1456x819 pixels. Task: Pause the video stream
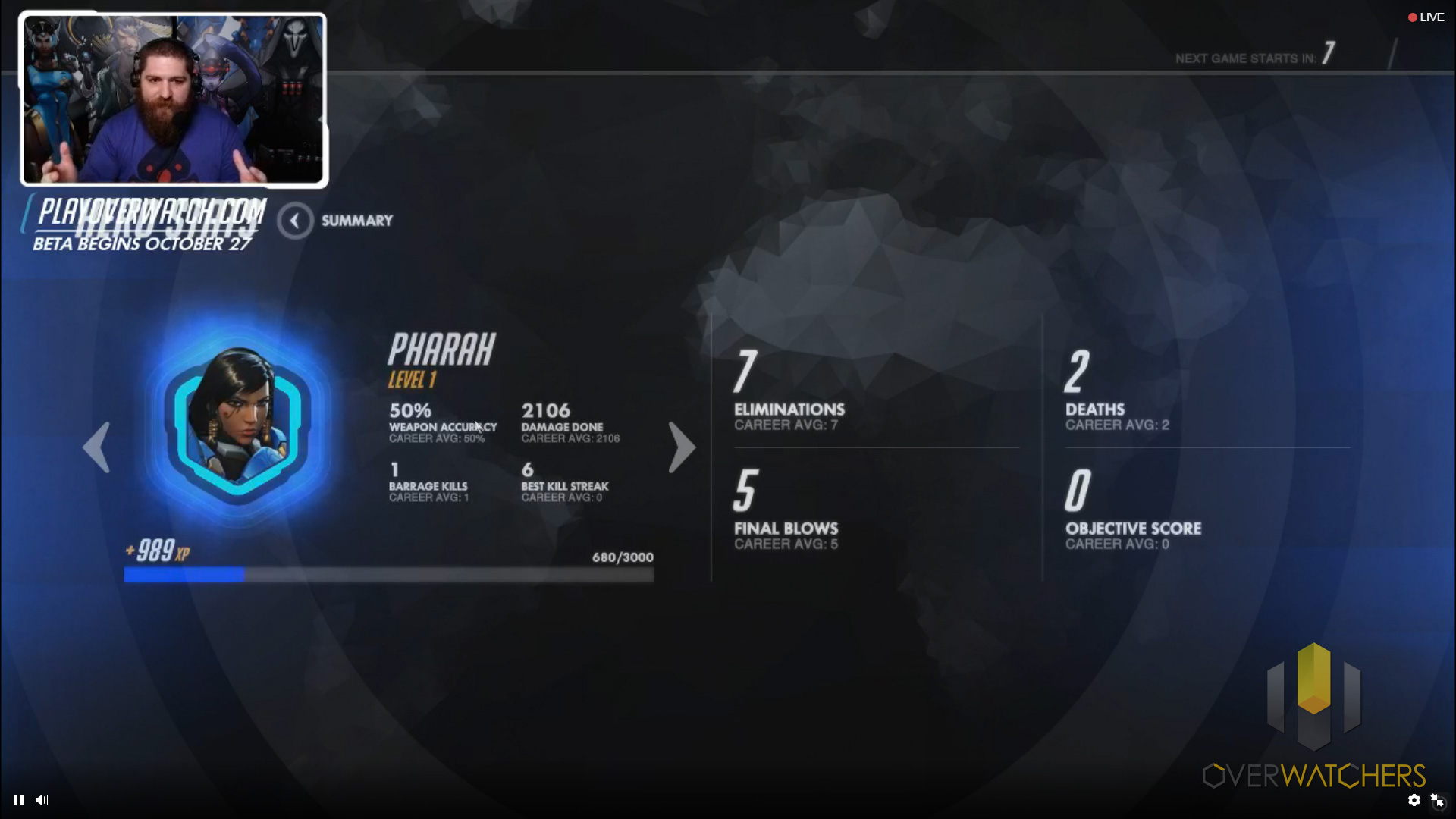tap(19, 800)
